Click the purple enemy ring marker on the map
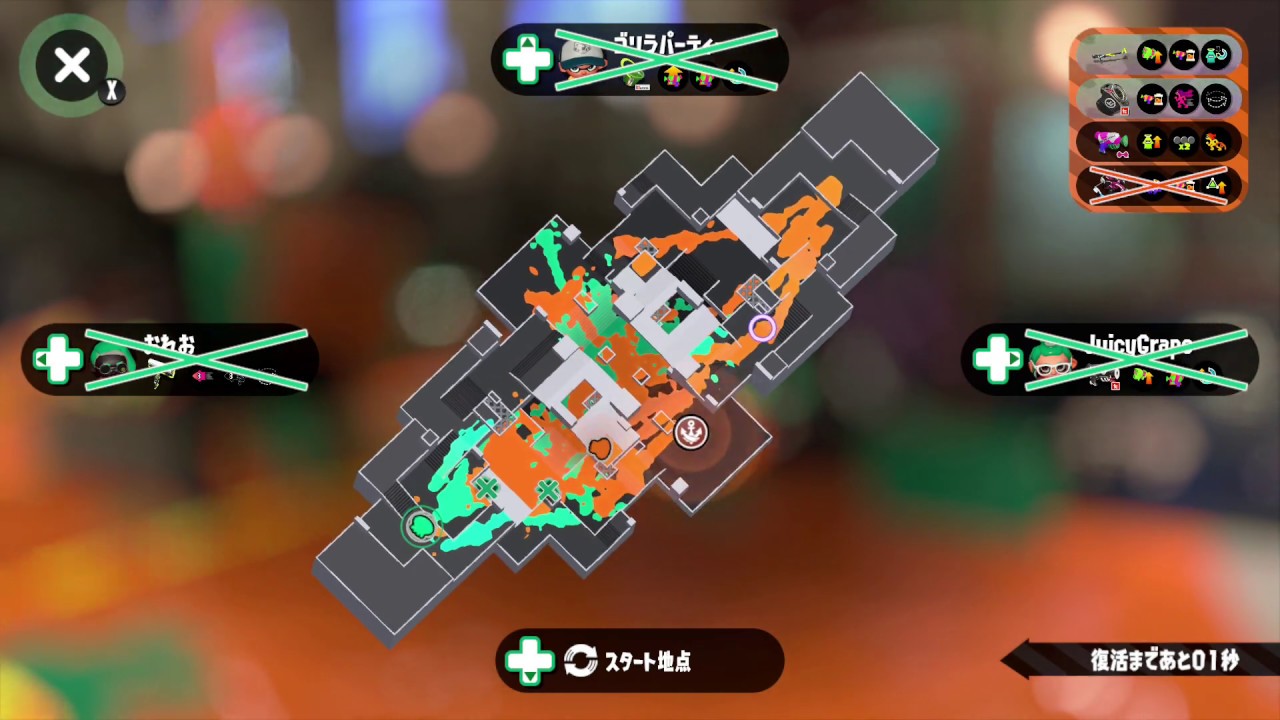The width and height of the screenshot is (1280, 720). click(x=762, y=329)
